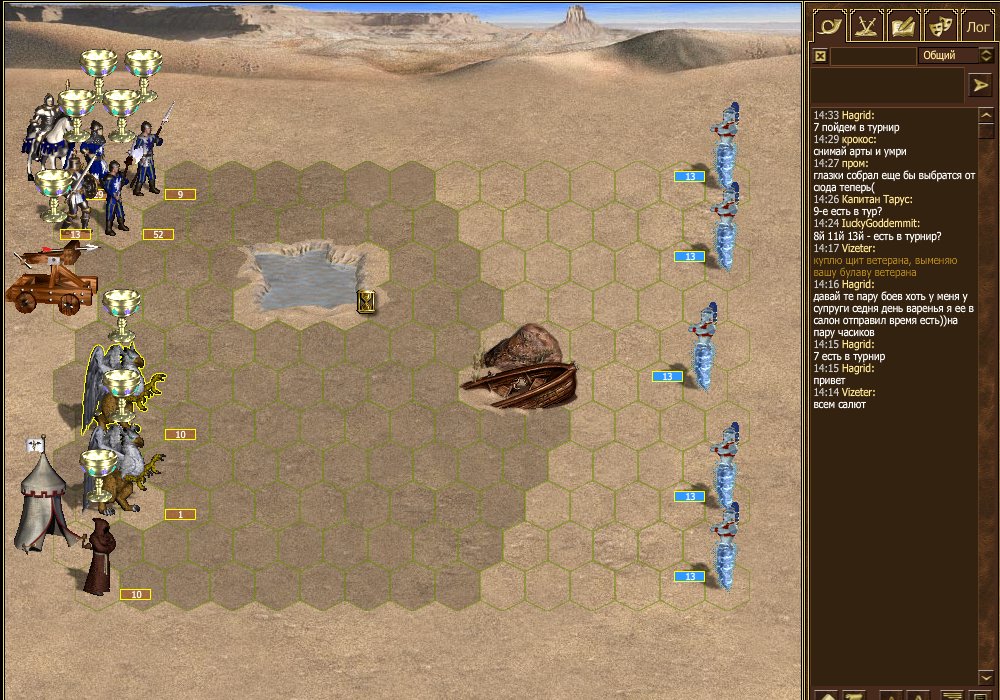Send the chat message with arrow button
The width and height of the screenshot is (1000, 700).
[980, 86]
